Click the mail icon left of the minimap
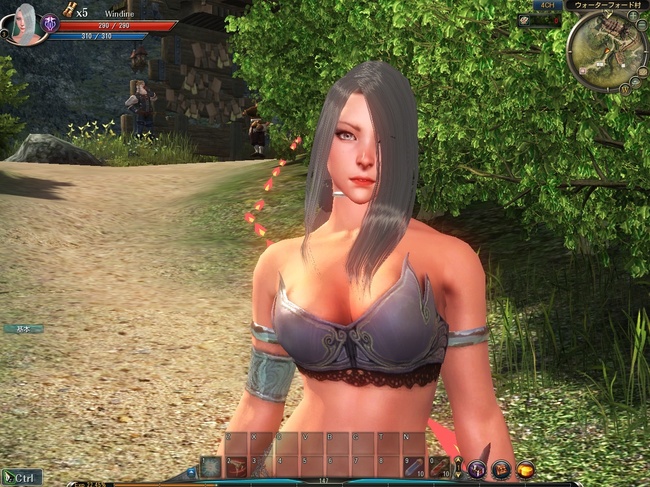 click(x=526, y=20)
